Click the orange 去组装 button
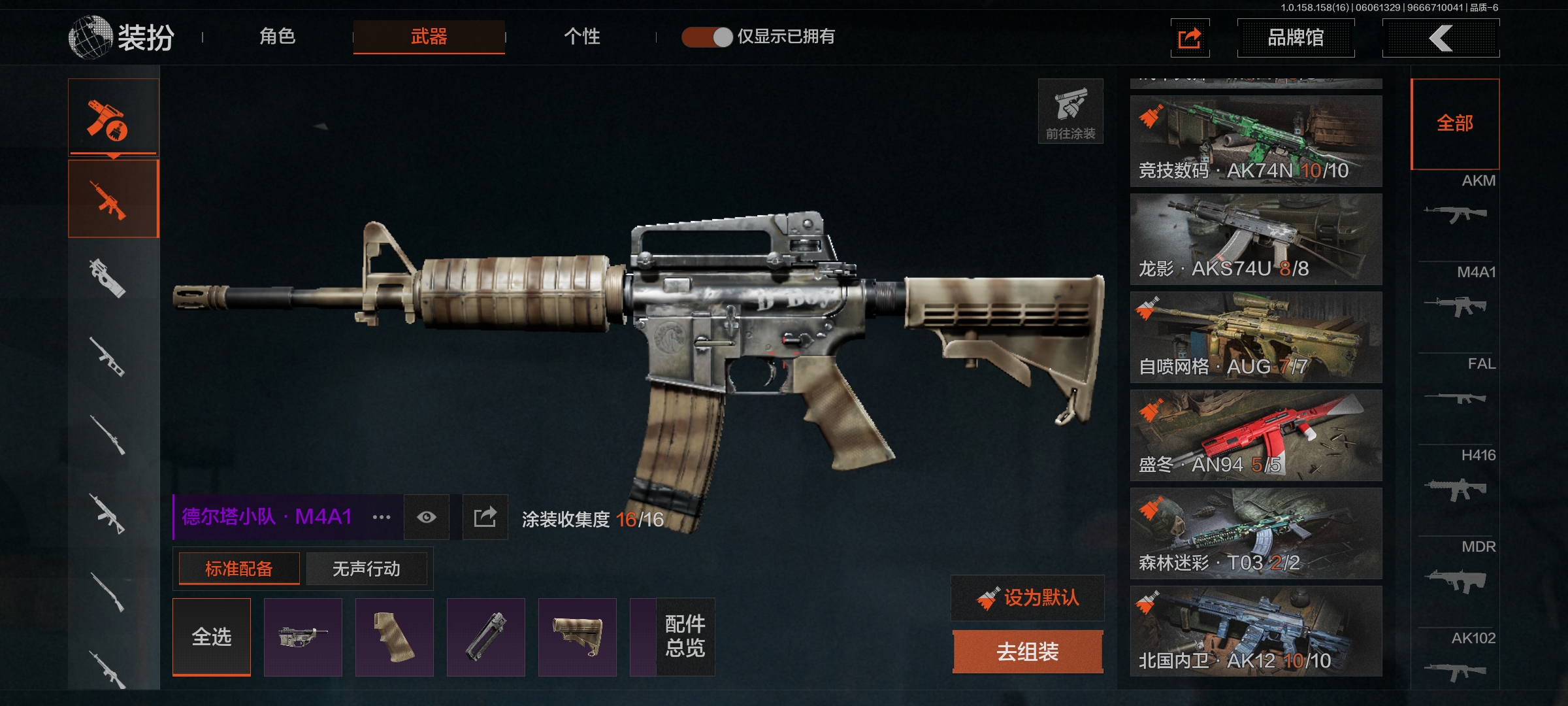The height and width of the screenshot is (706, 1568). (x=1028, y=651)
